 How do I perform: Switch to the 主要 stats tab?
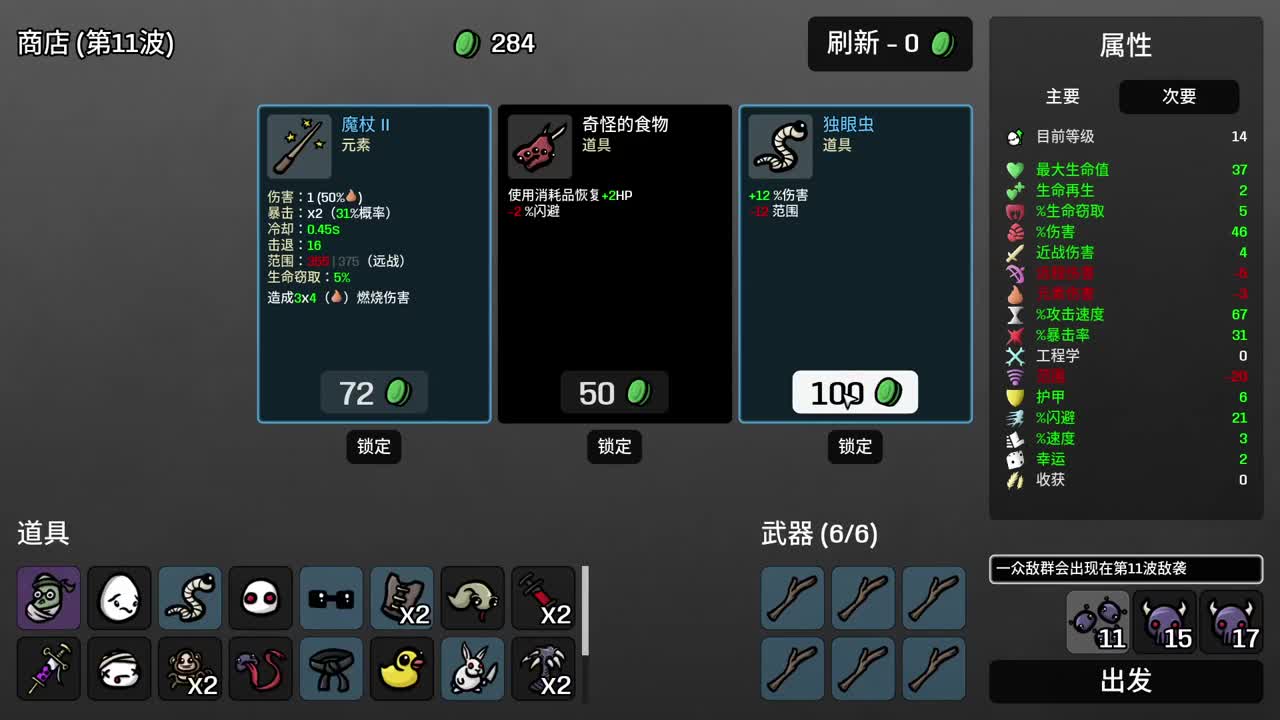click(1063, 97)
